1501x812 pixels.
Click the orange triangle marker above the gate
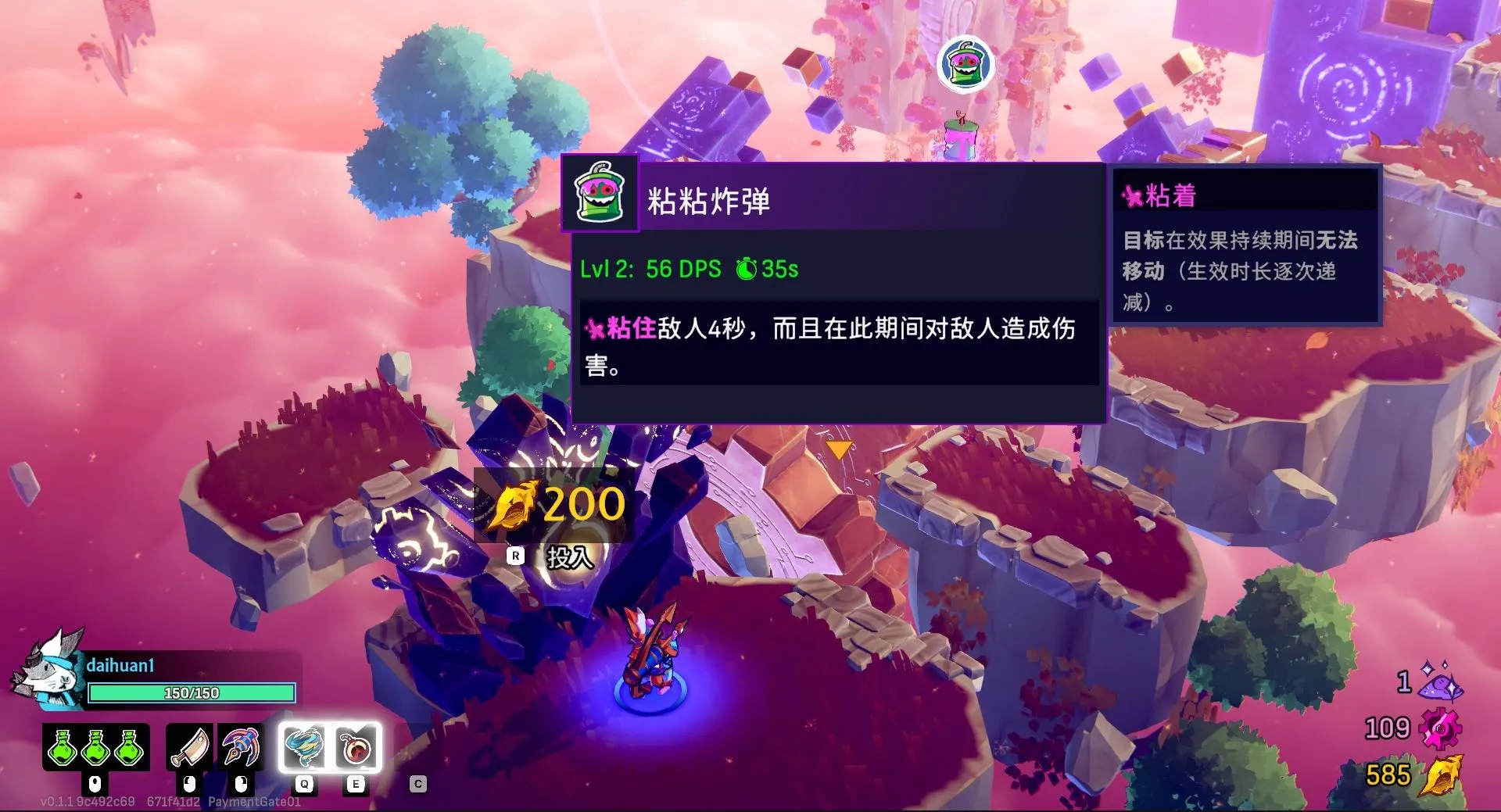838,448
